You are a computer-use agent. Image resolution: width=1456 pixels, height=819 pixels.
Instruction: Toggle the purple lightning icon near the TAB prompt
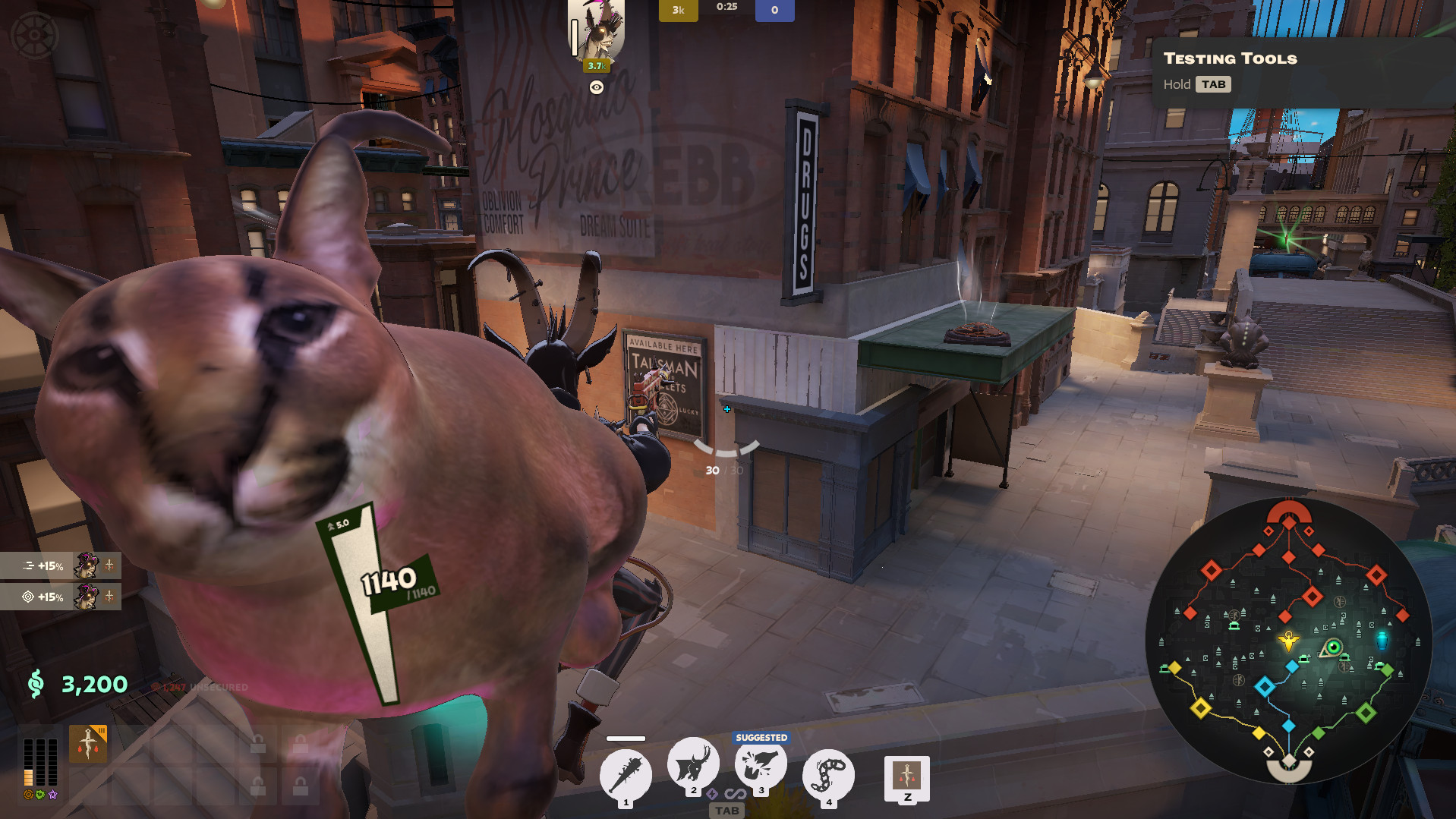711,795
